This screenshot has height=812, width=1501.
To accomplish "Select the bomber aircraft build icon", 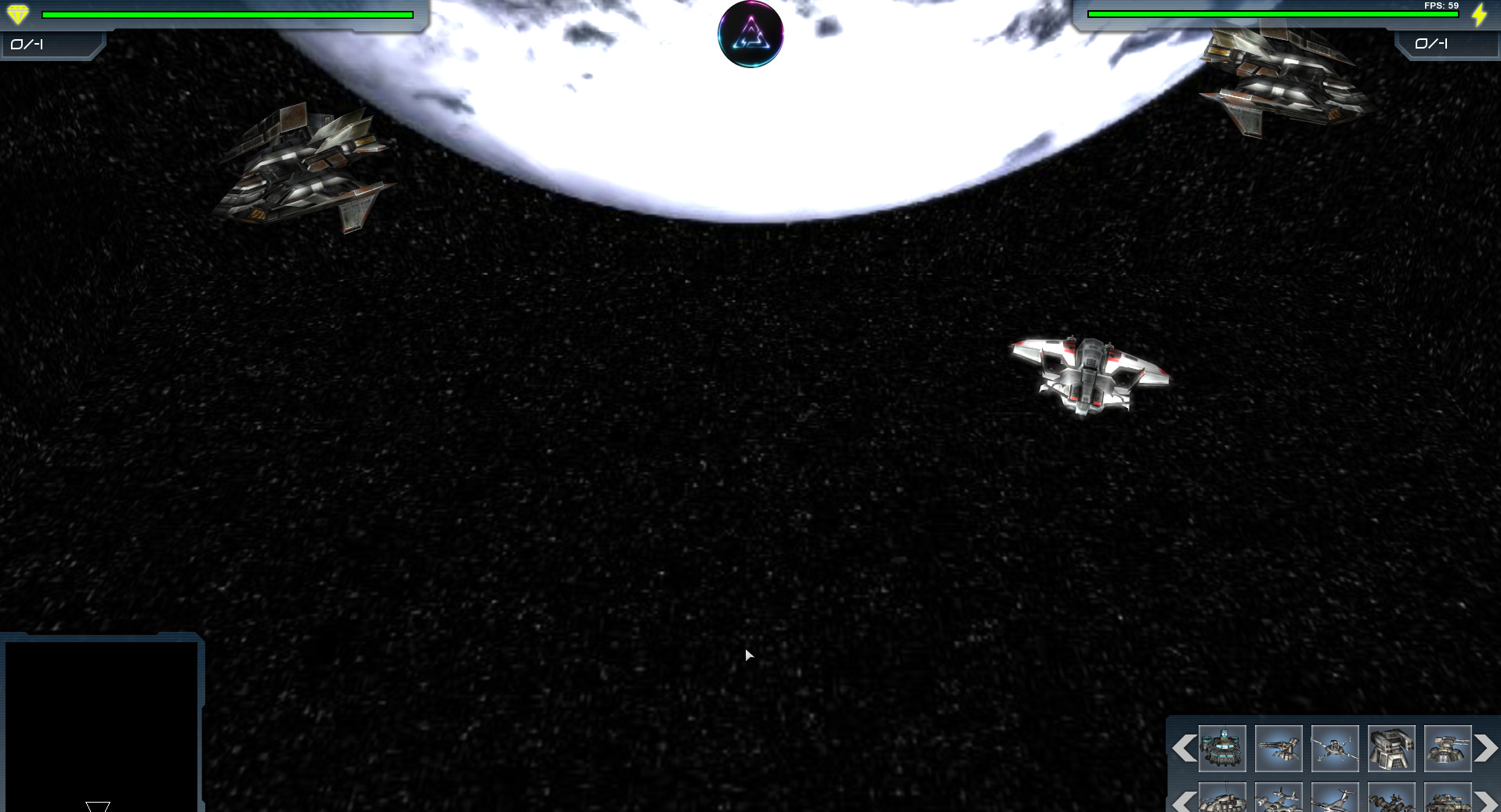I will (x=1279, y=799).
